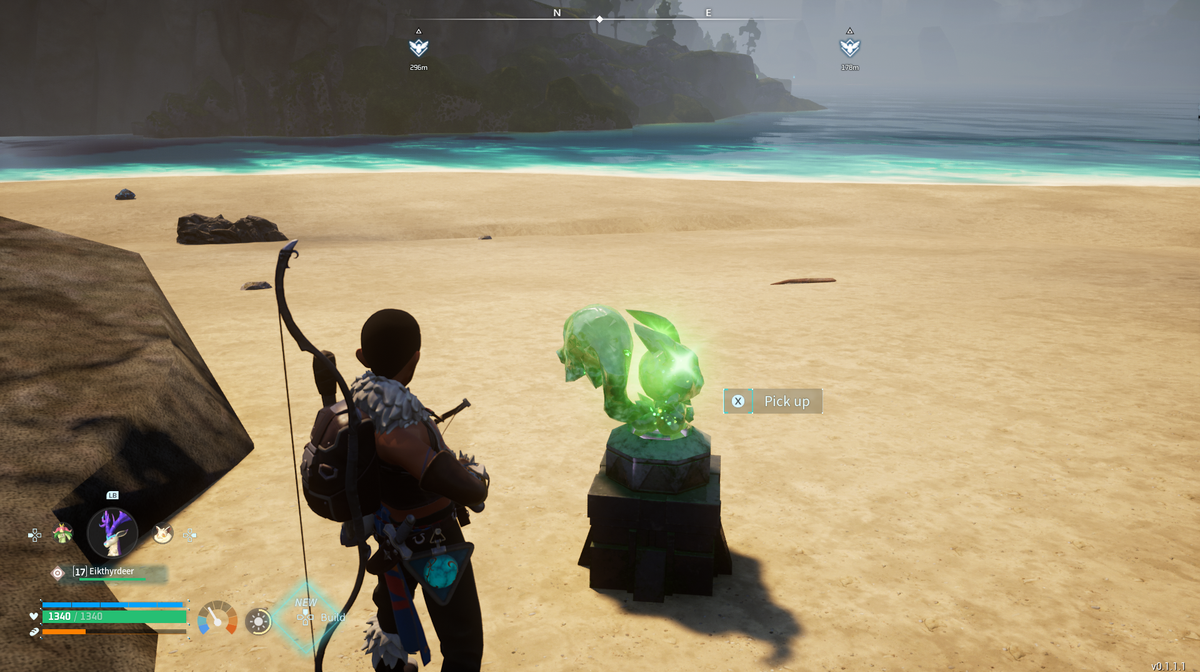Check the temperature gauge dial

click(x=217, y=619)
